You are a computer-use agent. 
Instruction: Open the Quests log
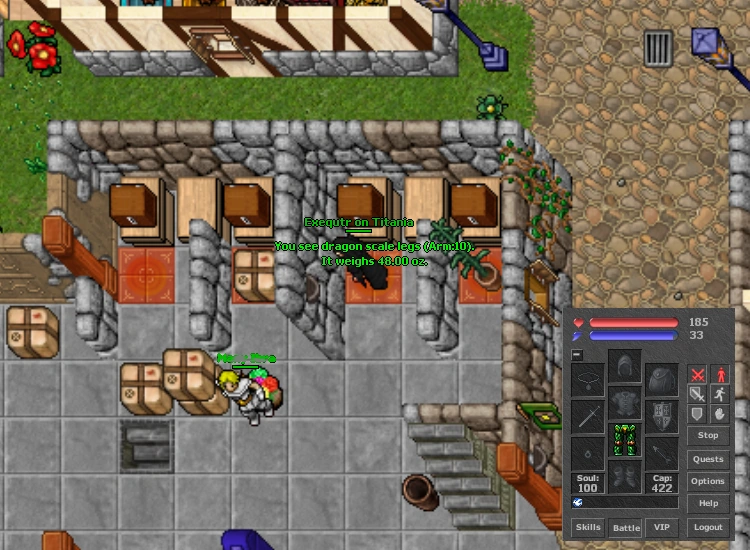coord(708,459)
